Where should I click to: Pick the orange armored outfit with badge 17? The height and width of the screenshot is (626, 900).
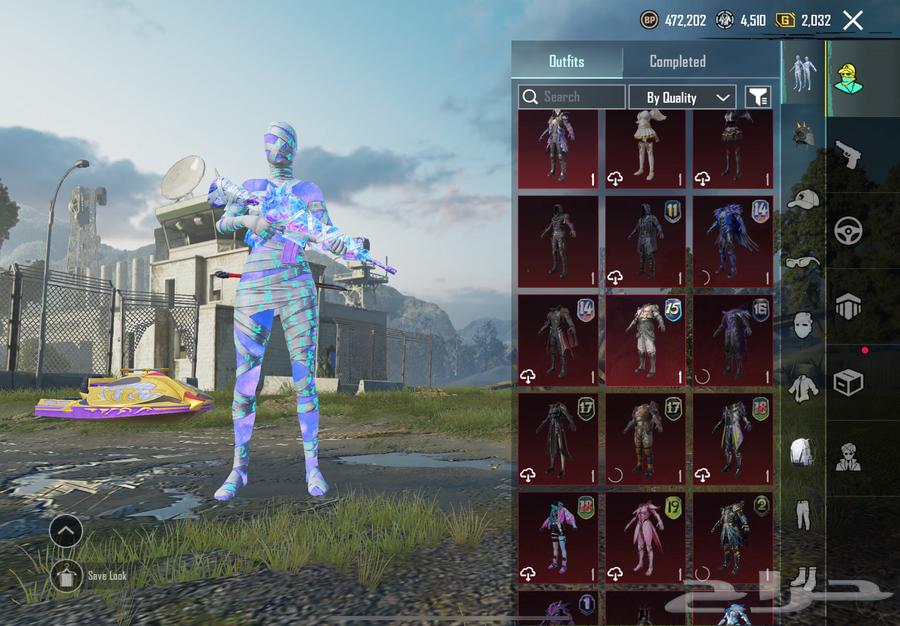(x=645, y=439)
